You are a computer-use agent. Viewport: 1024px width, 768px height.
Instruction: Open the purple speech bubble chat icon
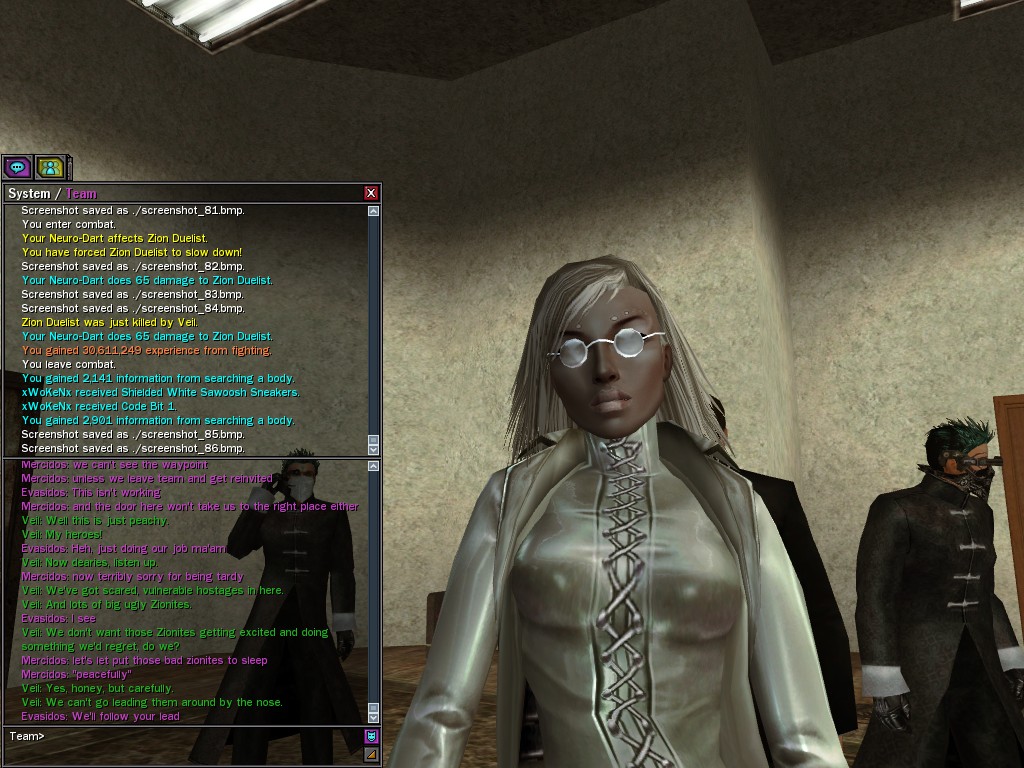coord(17,167)
